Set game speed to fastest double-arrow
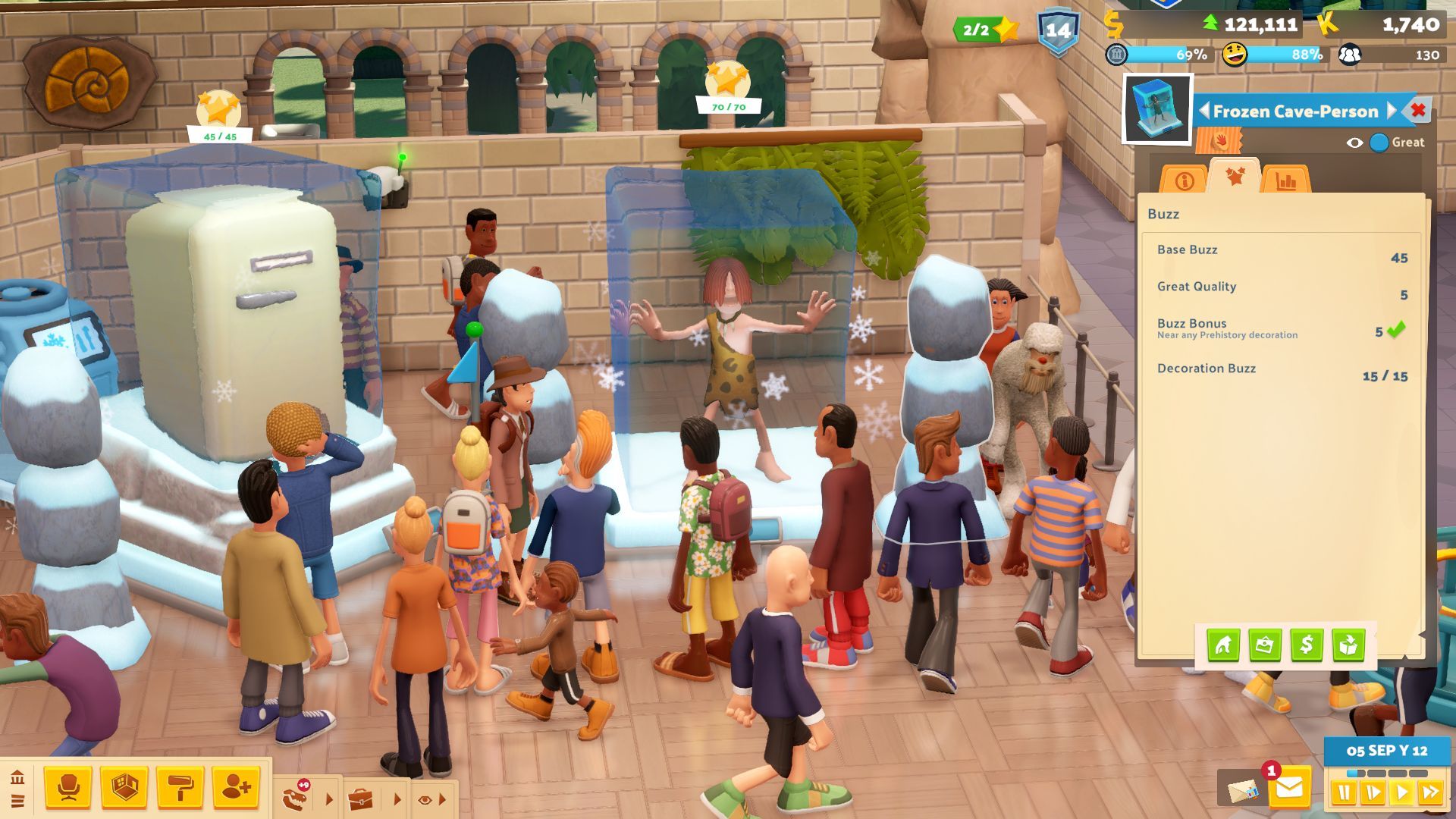This screenshot has width=1456, height=819. click(1430, 793)
